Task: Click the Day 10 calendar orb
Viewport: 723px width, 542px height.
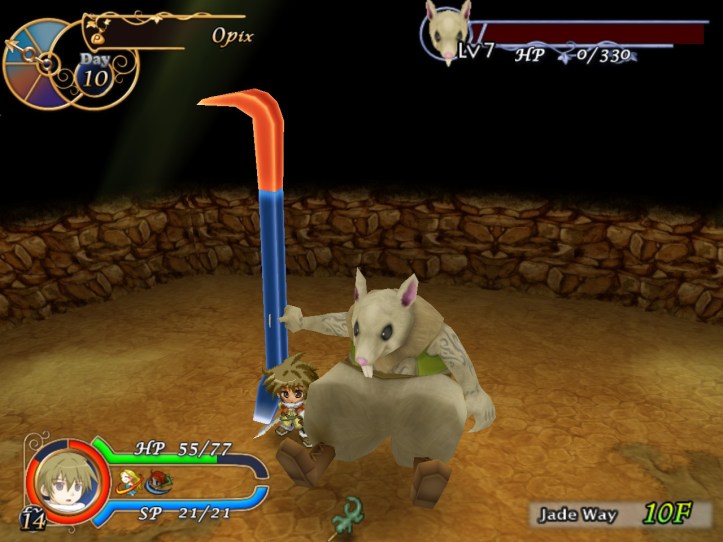Action: point(94,72)
